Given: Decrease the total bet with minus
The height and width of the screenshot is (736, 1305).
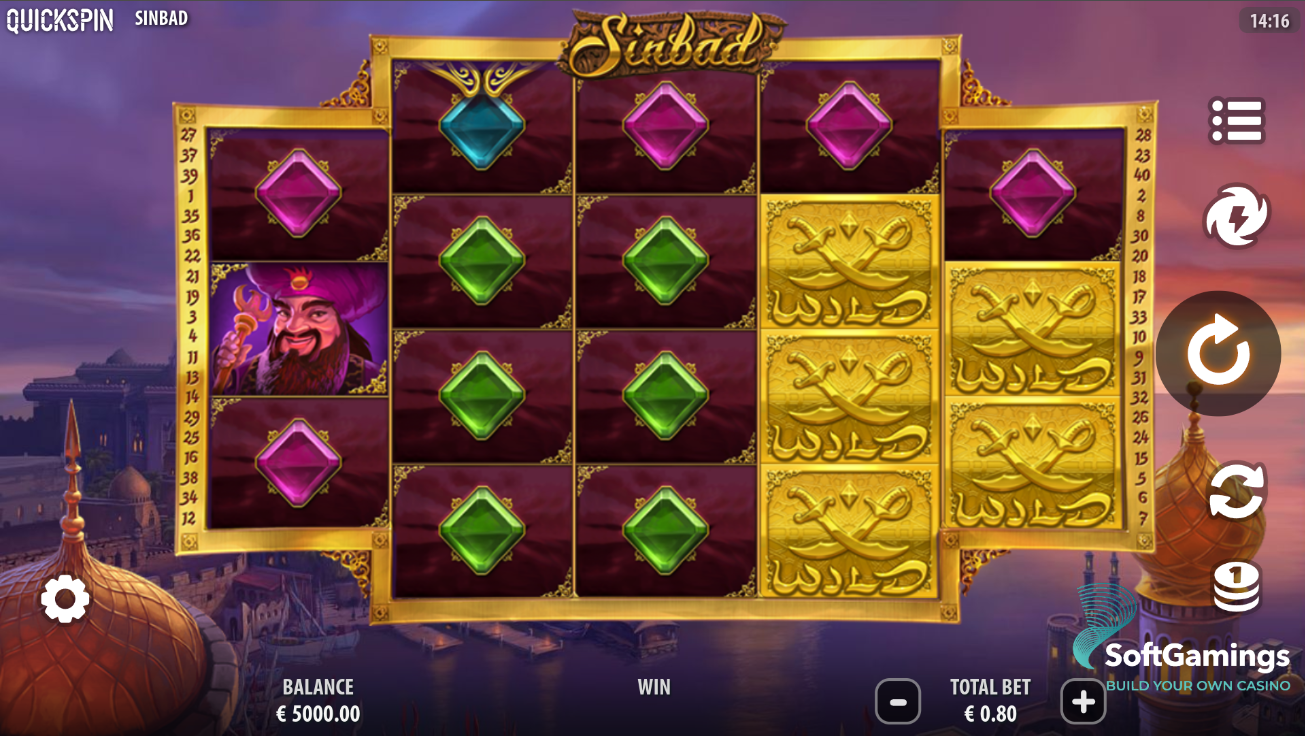Looking at the screenshot, I should click(x=897, y=701).
